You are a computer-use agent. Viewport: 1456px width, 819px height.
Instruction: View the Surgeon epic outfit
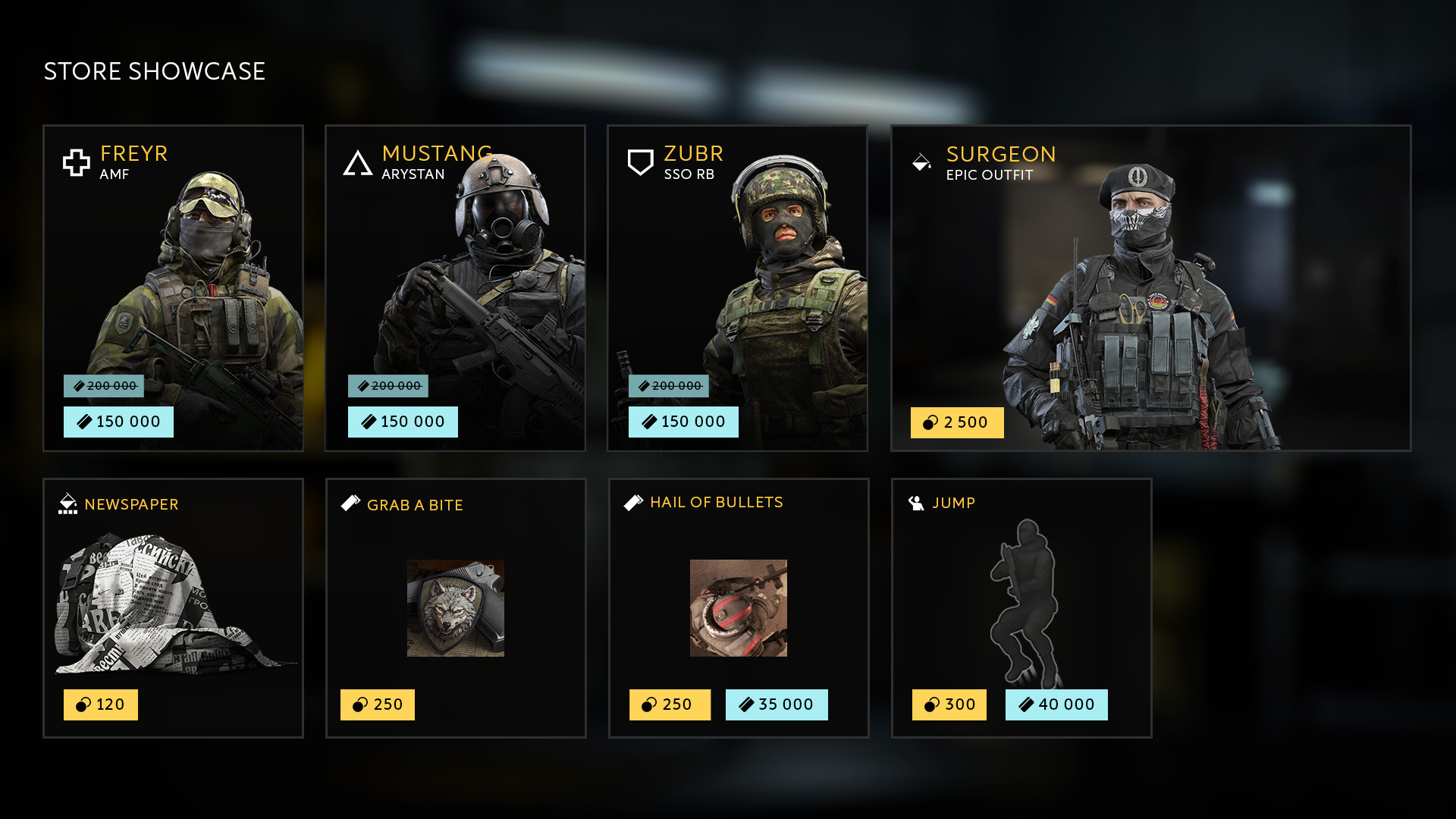(x=1150, y=288)
